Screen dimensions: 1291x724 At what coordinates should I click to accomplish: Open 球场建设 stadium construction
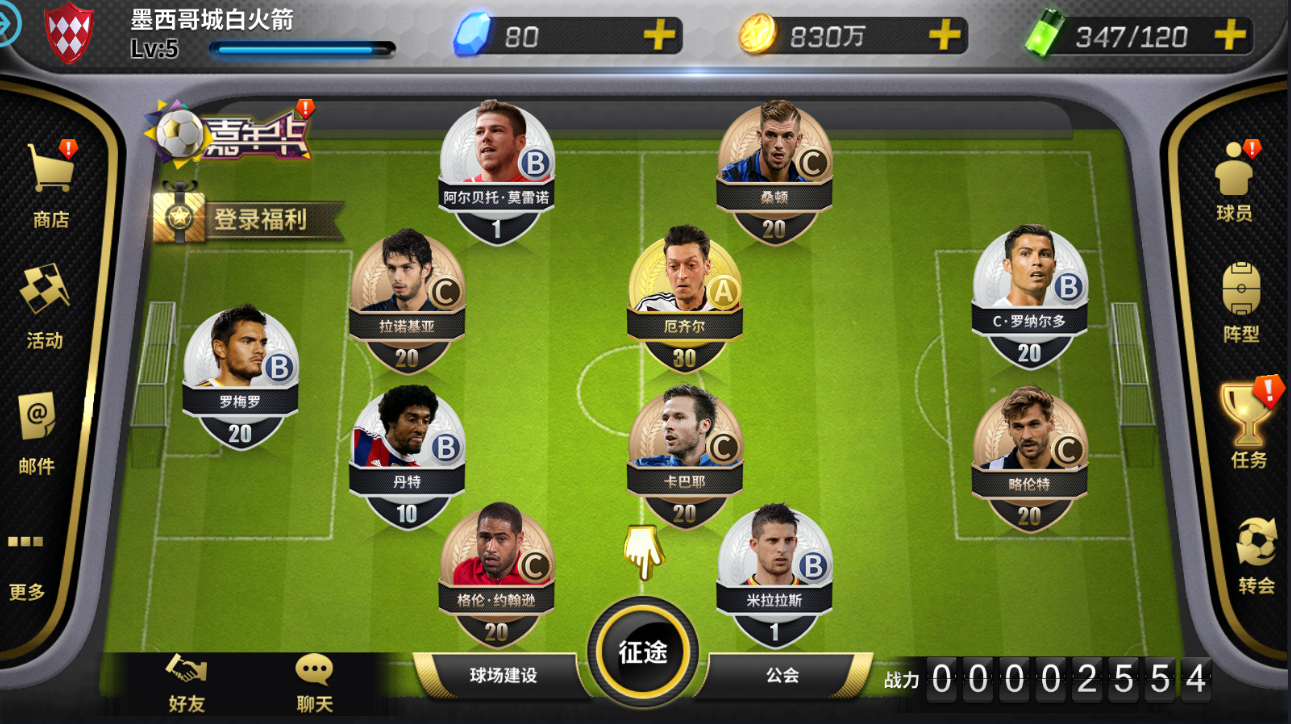503,676
